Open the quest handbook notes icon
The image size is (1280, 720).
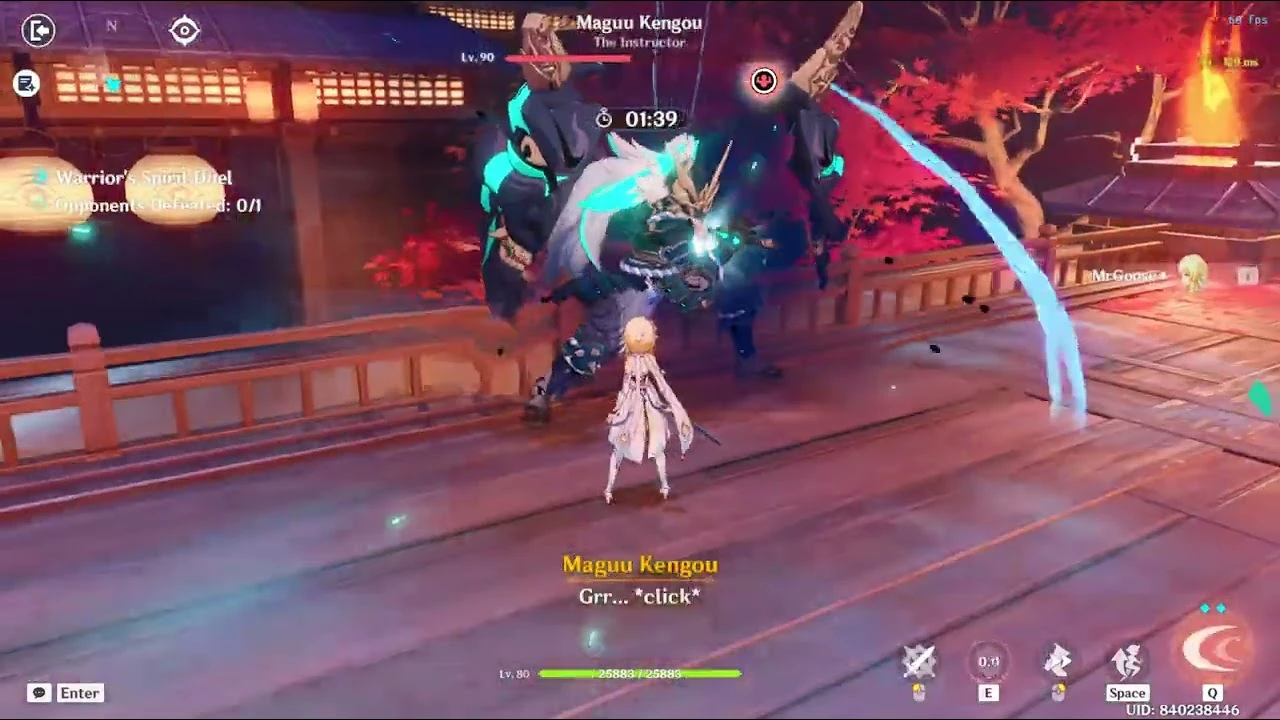[x=26, y=84]
